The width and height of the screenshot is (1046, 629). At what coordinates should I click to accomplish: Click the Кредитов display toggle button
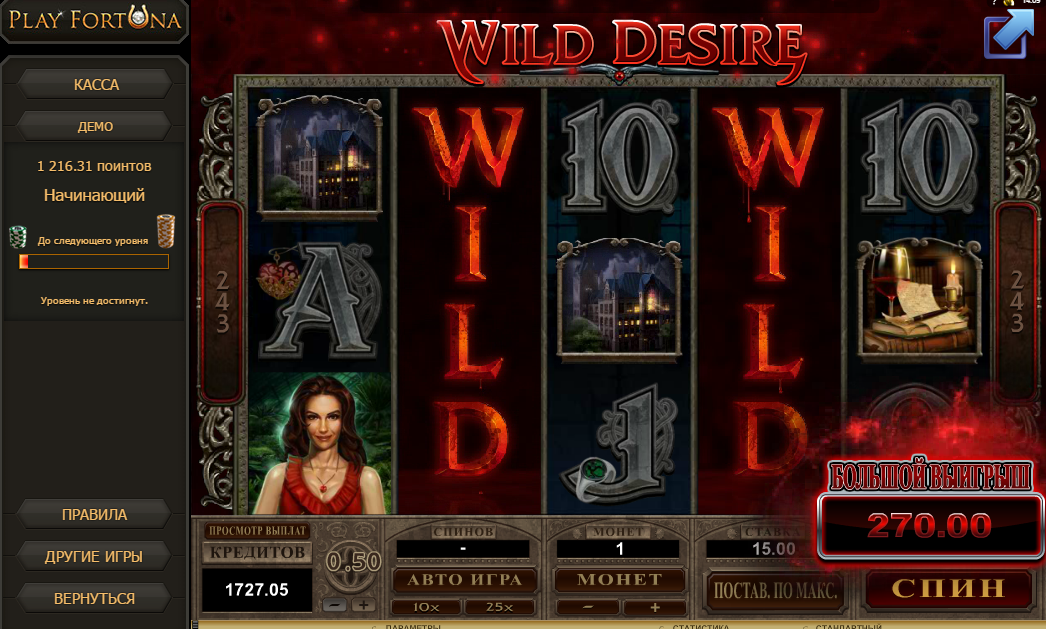pyautogui.click(x=257, y=552)
